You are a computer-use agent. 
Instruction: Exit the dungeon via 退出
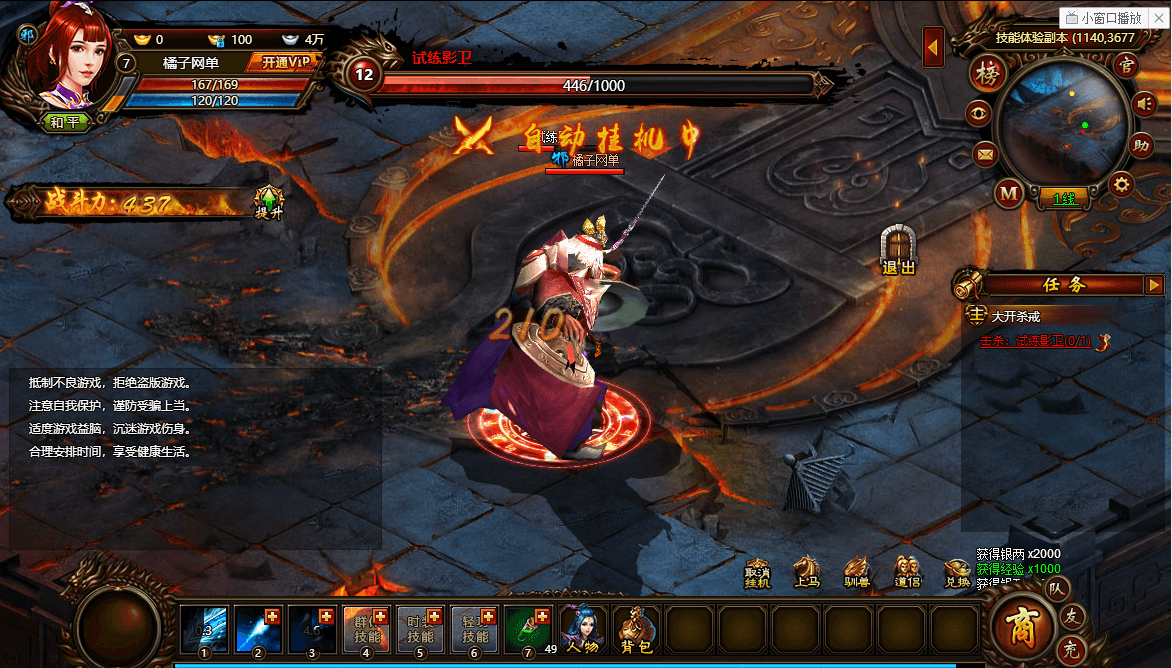(x=898, y=251)
